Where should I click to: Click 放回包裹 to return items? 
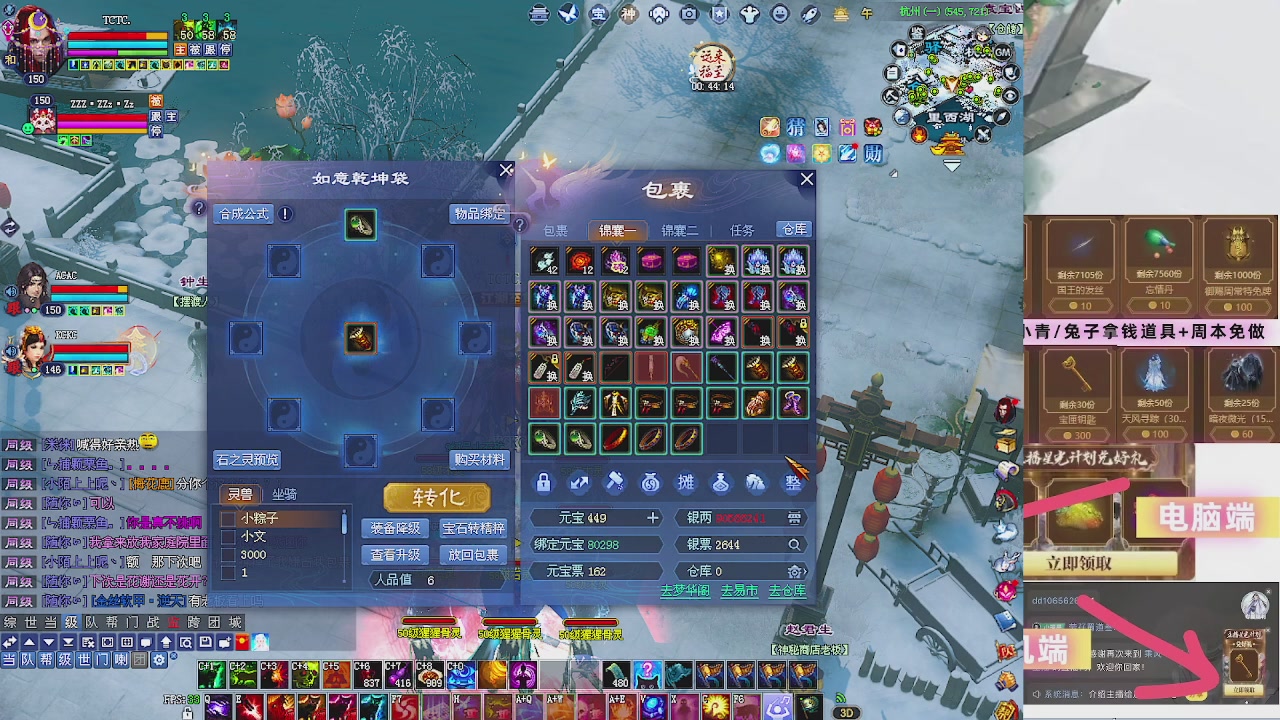point(473,555)
